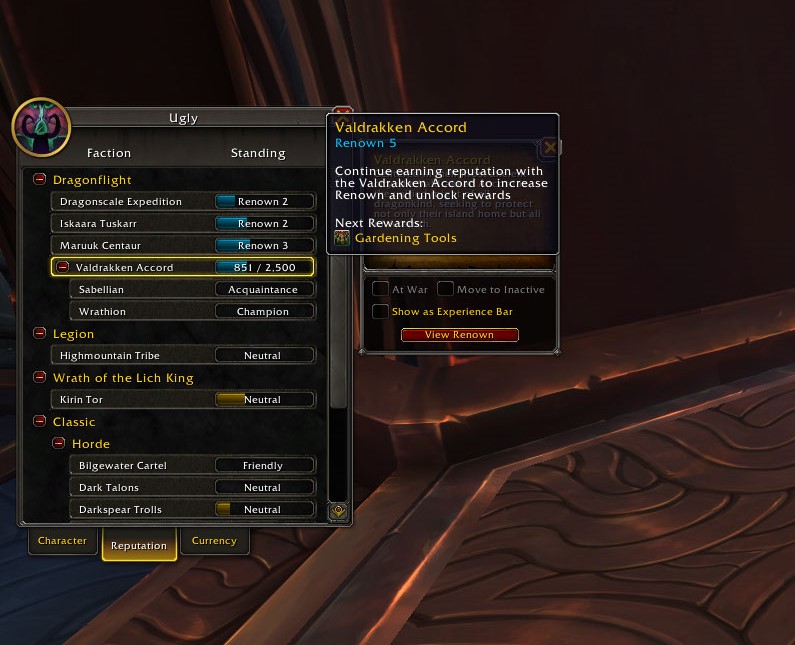The height and width of the screenshot is (645, 795).
Task: Close the faction detail panel
Action: 549,148
